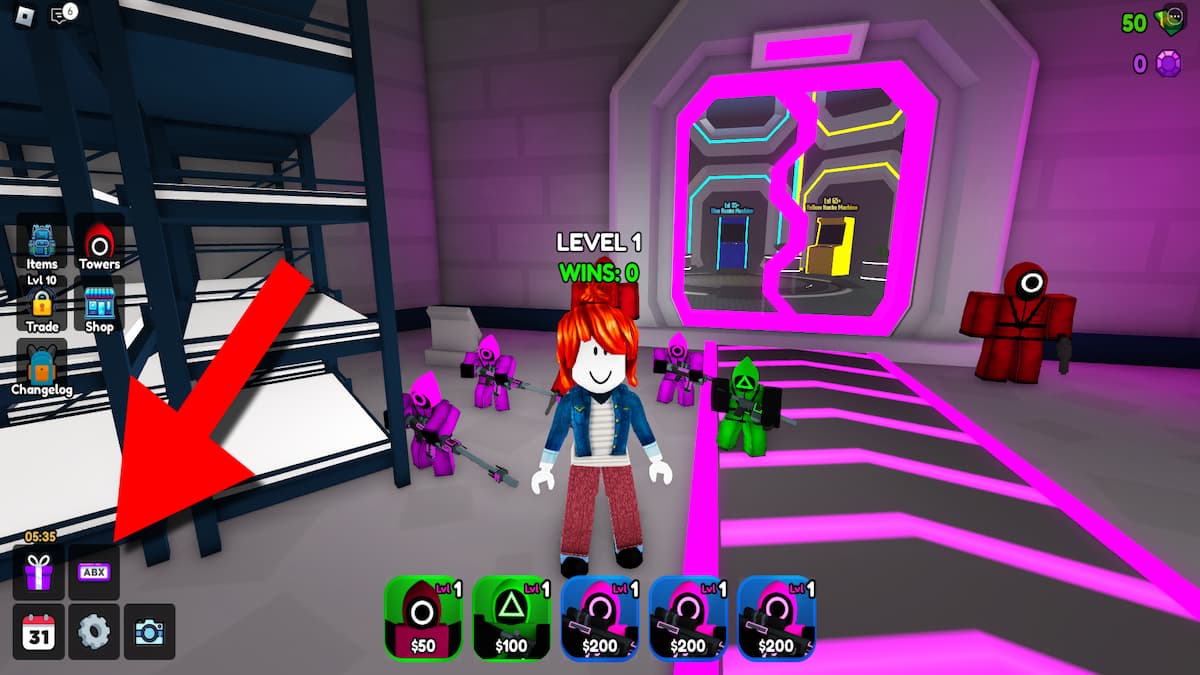Click the blue camera icon
Viewport: 1200px width, 675px height.
coord(149,631)
